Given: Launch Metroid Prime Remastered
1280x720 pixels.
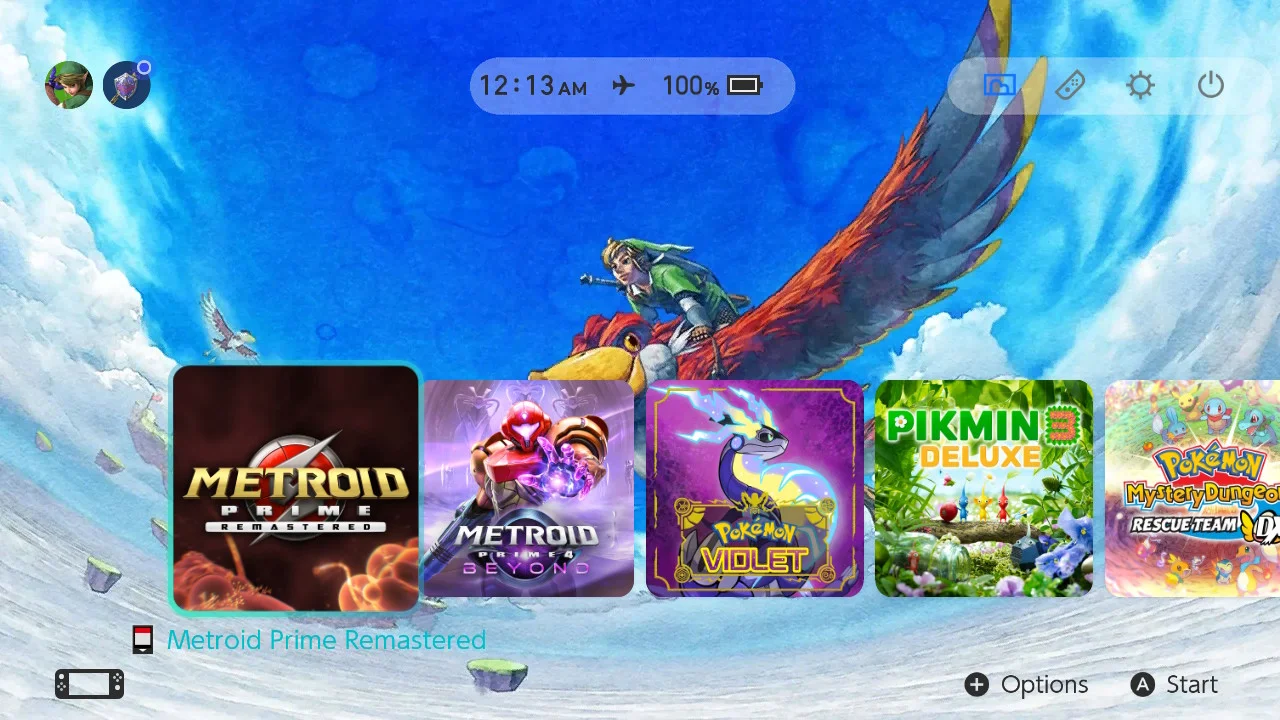Looking at the screenshot, I should (x=295, y=488).
